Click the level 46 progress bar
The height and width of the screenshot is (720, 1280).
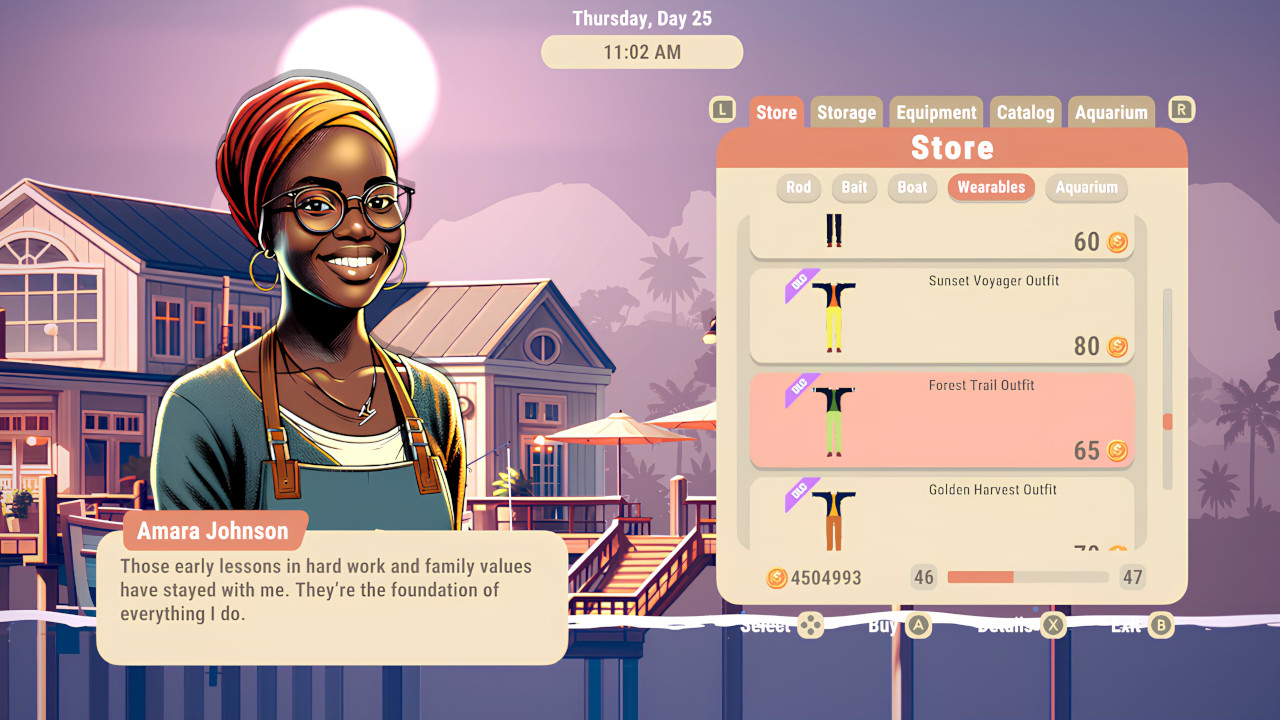coord(1030,578)
